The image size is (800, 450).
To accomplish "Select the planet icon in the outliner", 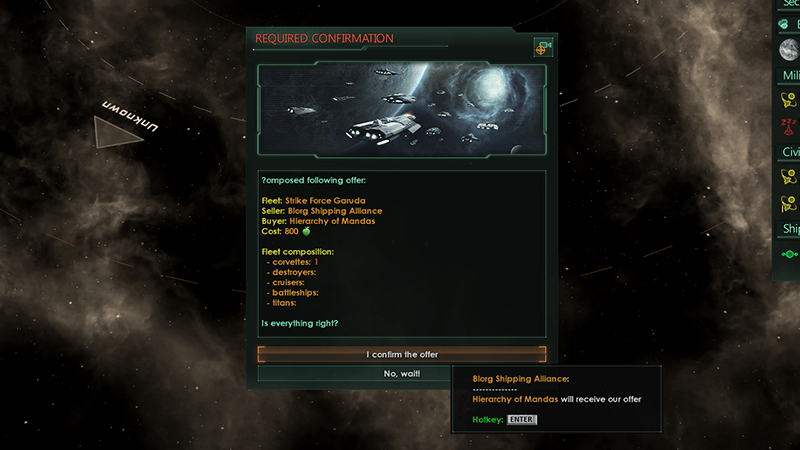I will click(788, 49).
